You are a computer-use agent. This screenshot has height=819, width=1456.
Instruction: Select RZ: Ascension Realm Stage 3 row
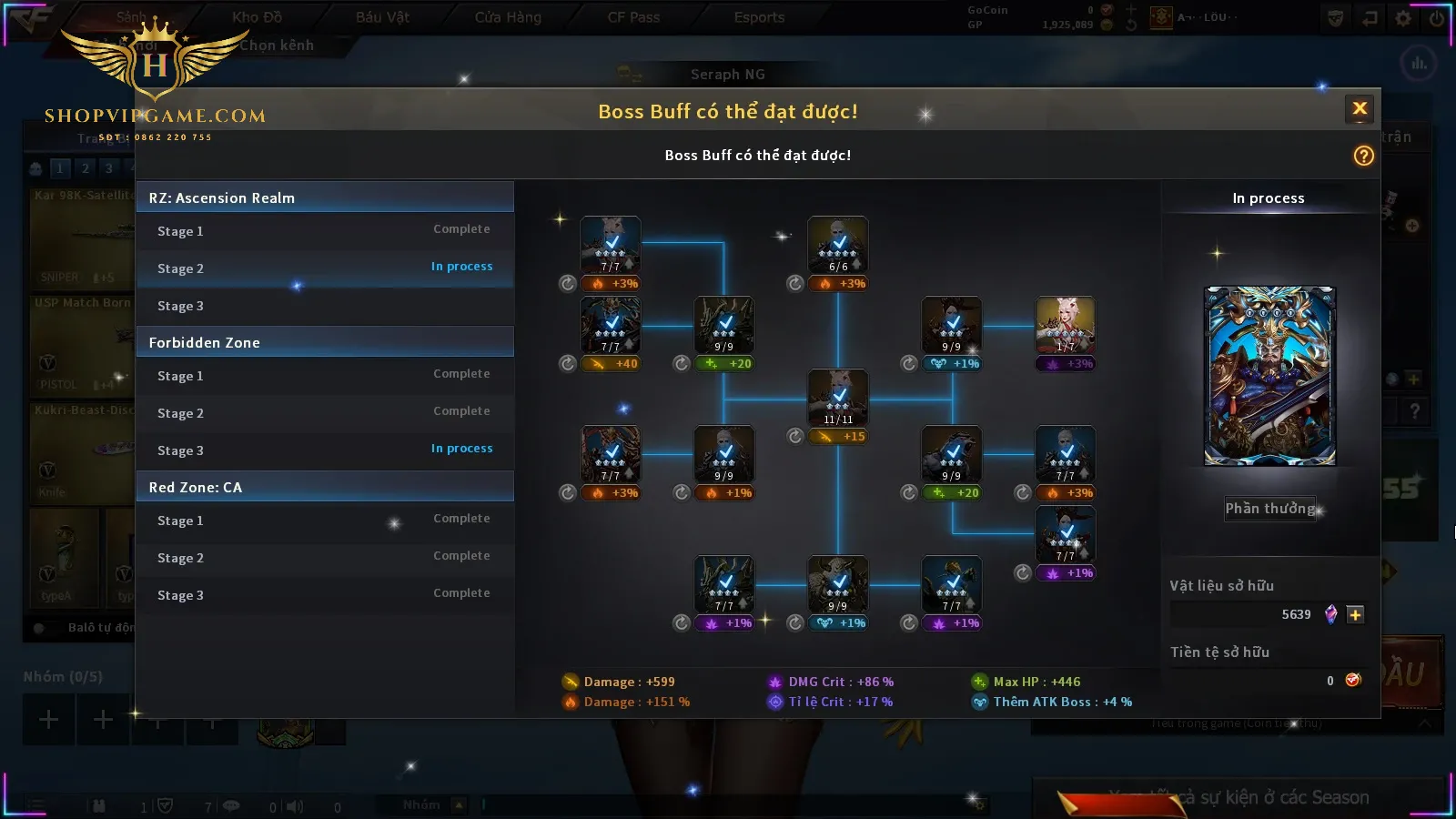(x=325, y=306)
